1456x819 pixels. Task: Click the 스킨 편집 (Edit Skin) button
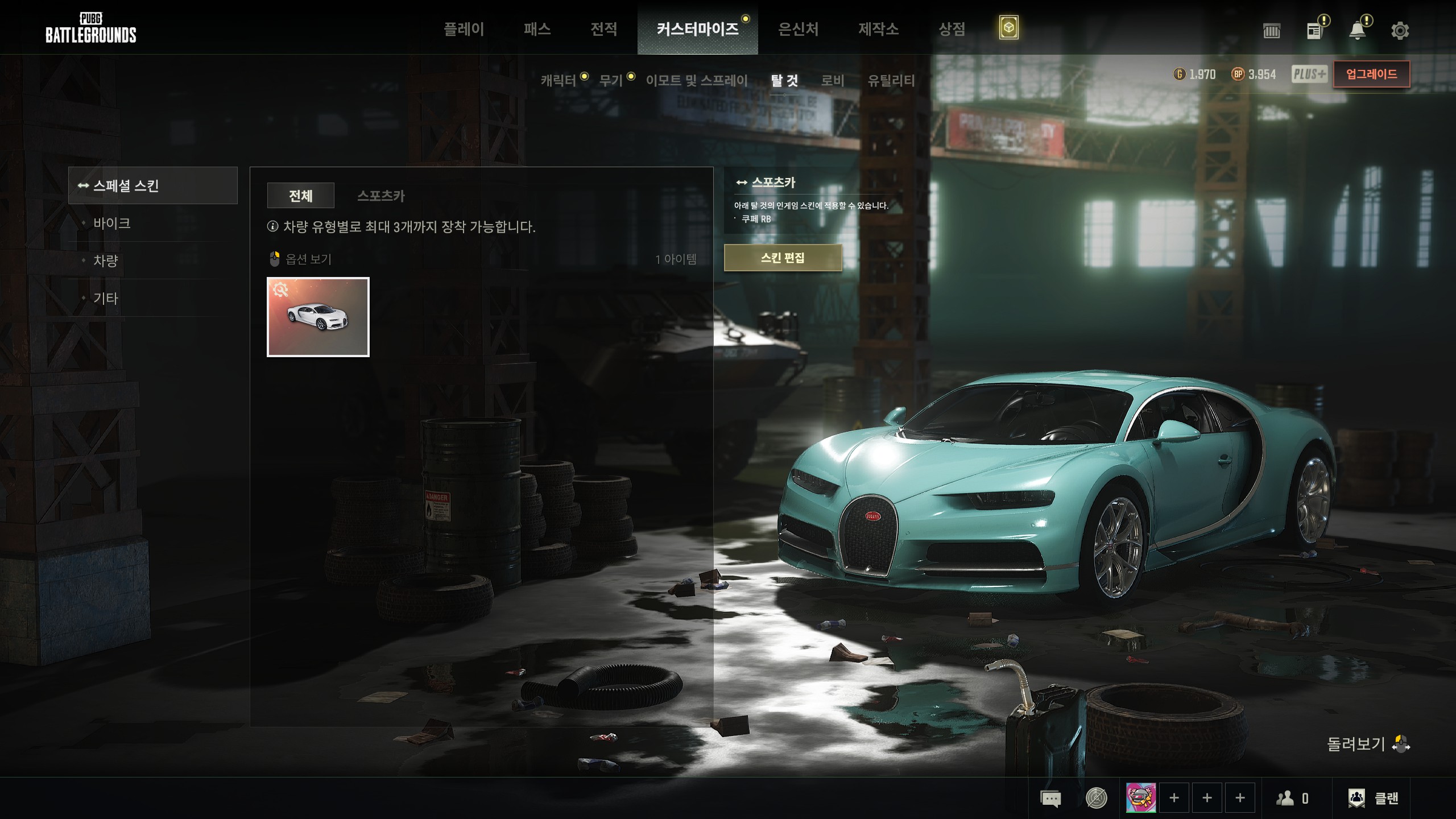(783, 258)
